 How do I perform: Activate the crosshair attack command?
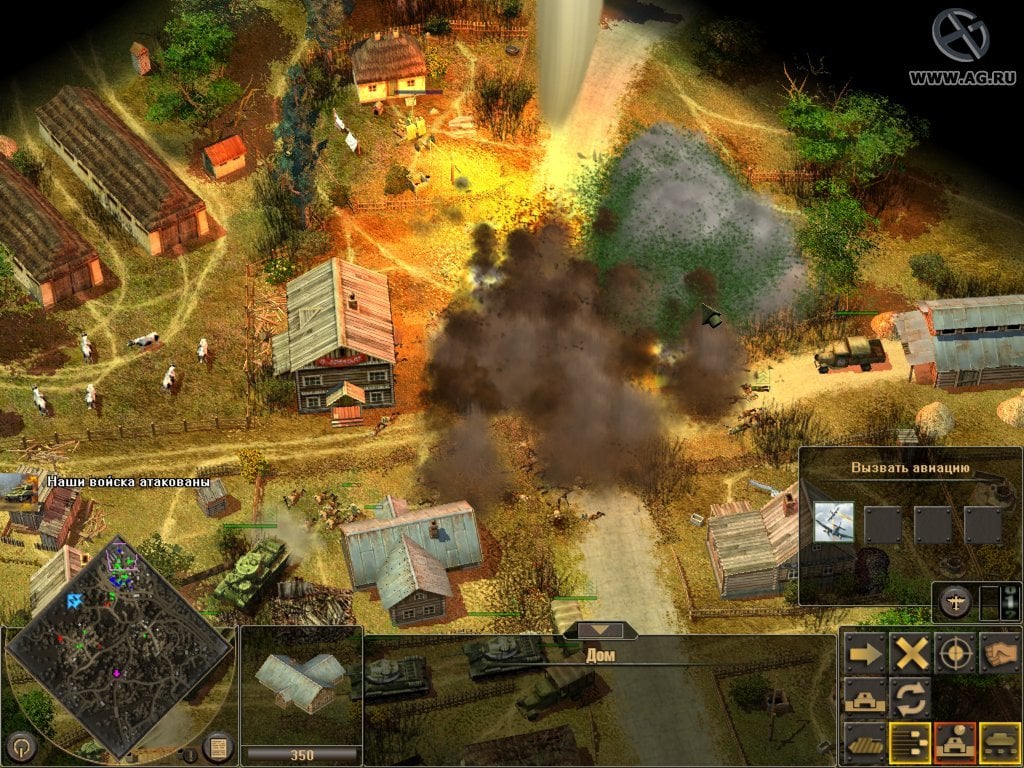tap(955, 653)
